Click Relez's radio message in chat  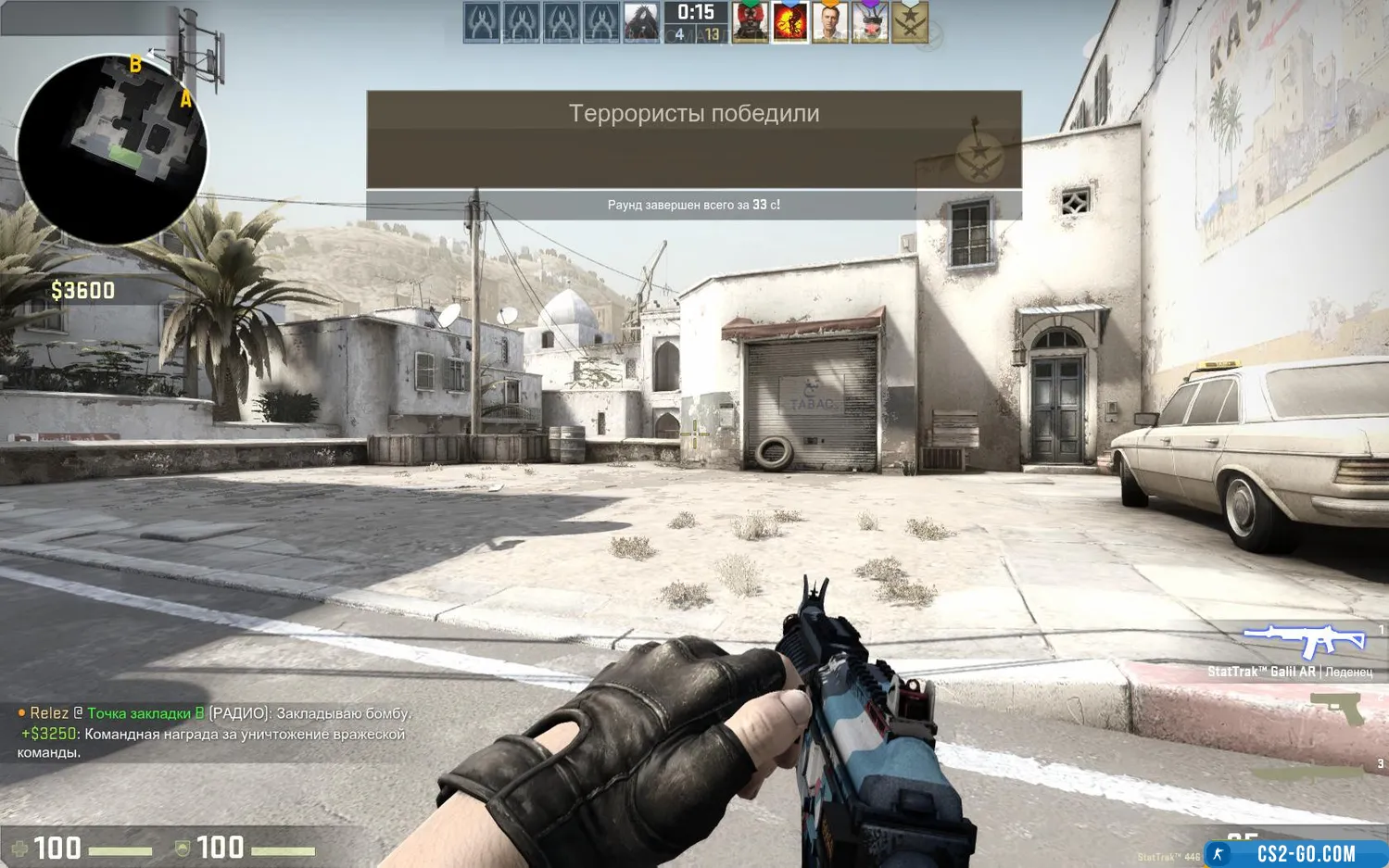coord(215,713)
